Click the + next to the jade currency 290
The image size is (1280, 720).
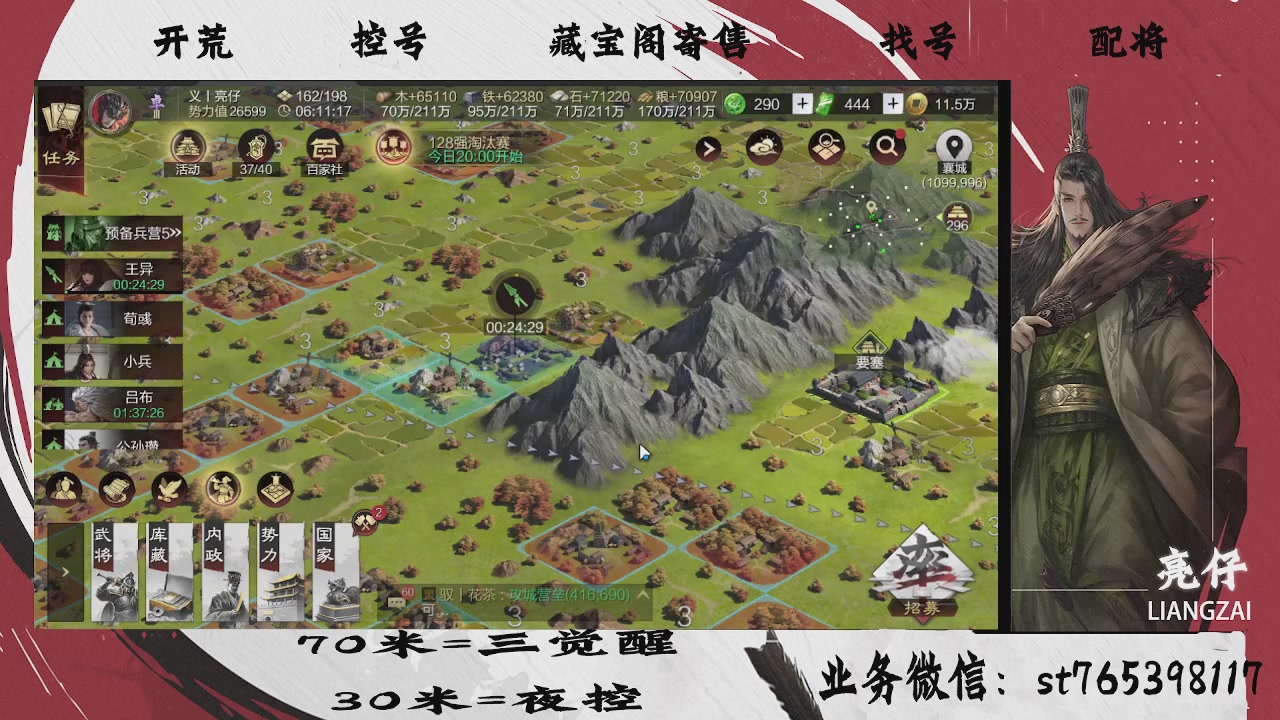[x=804, y=103]
